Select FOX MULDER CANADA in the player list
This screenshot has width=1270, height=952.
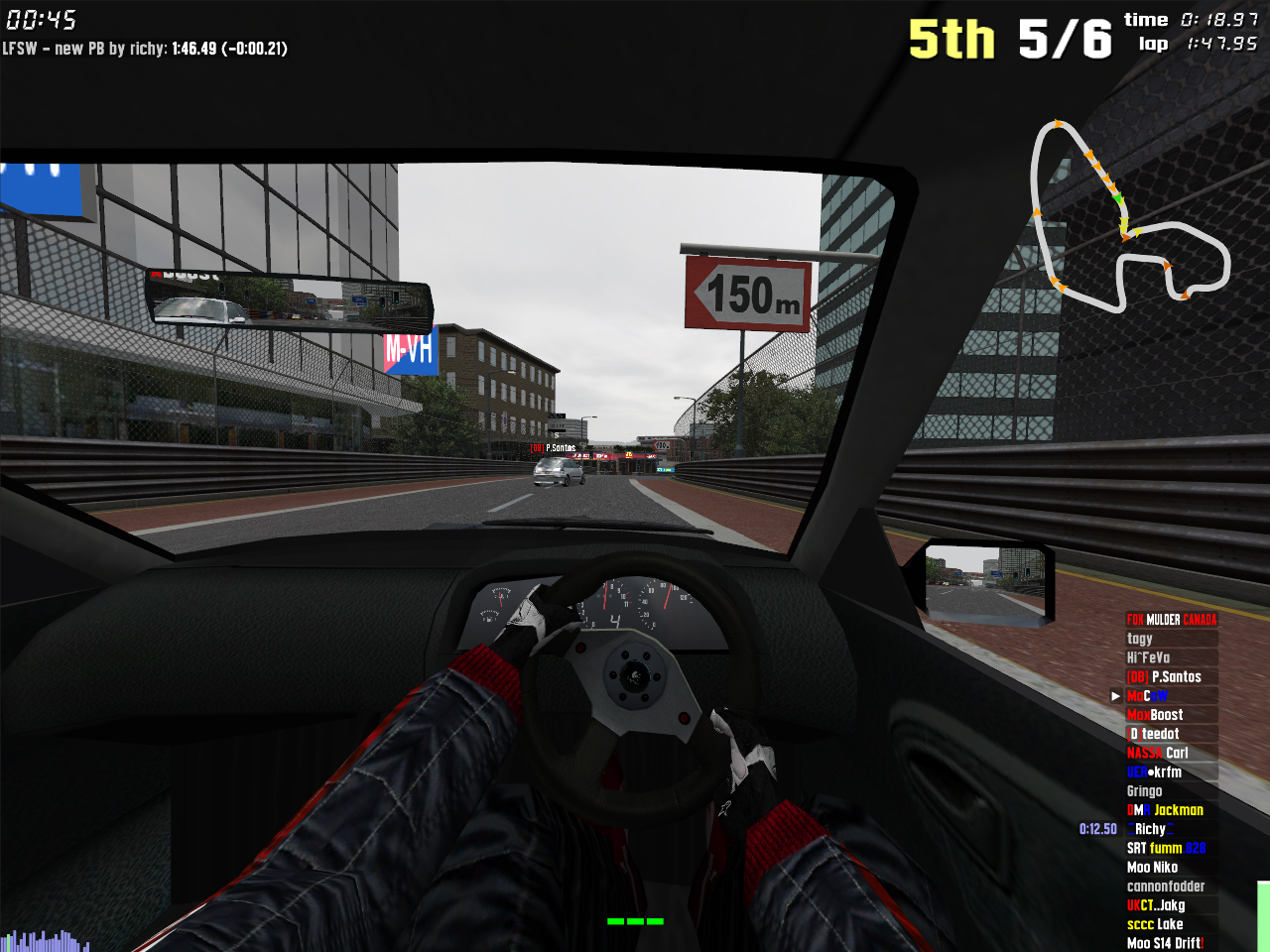1171,620
